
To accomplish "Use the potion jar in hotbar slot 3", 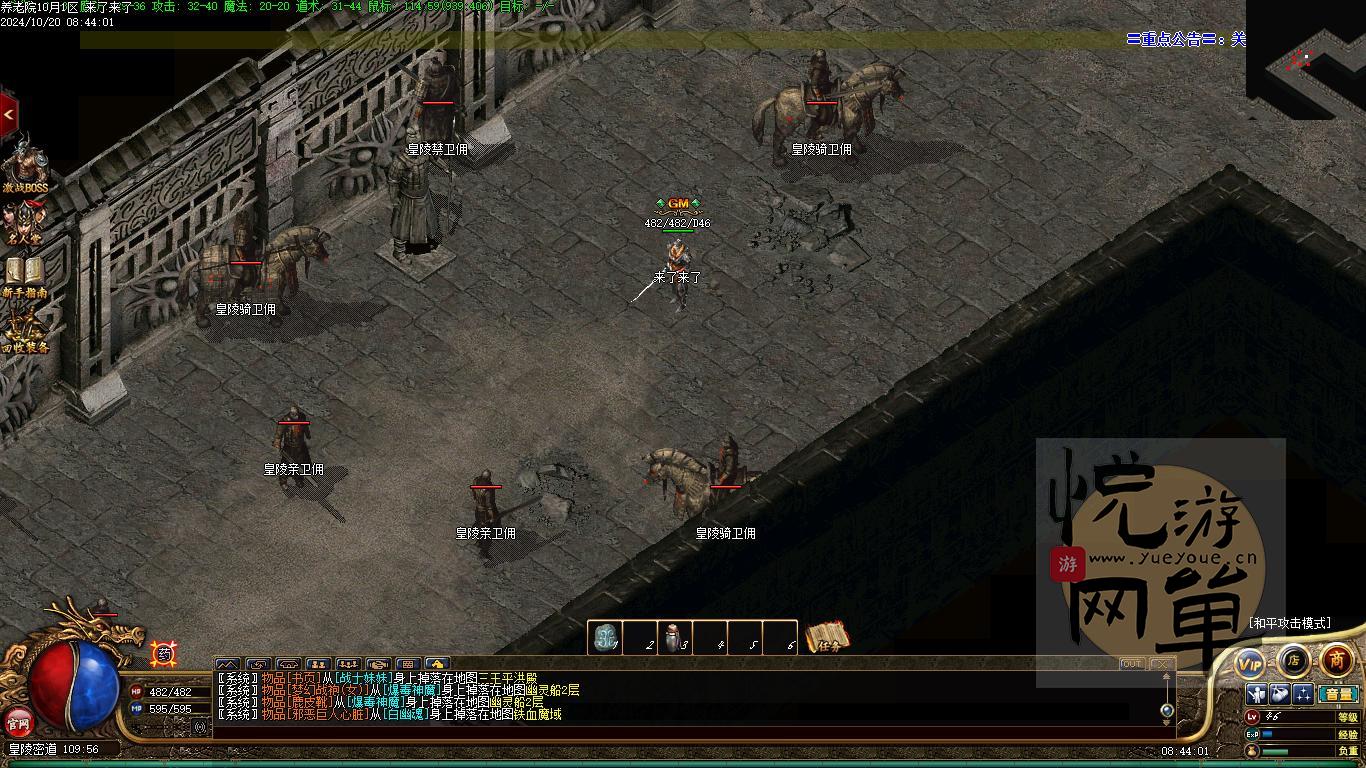I will point(675,638).
